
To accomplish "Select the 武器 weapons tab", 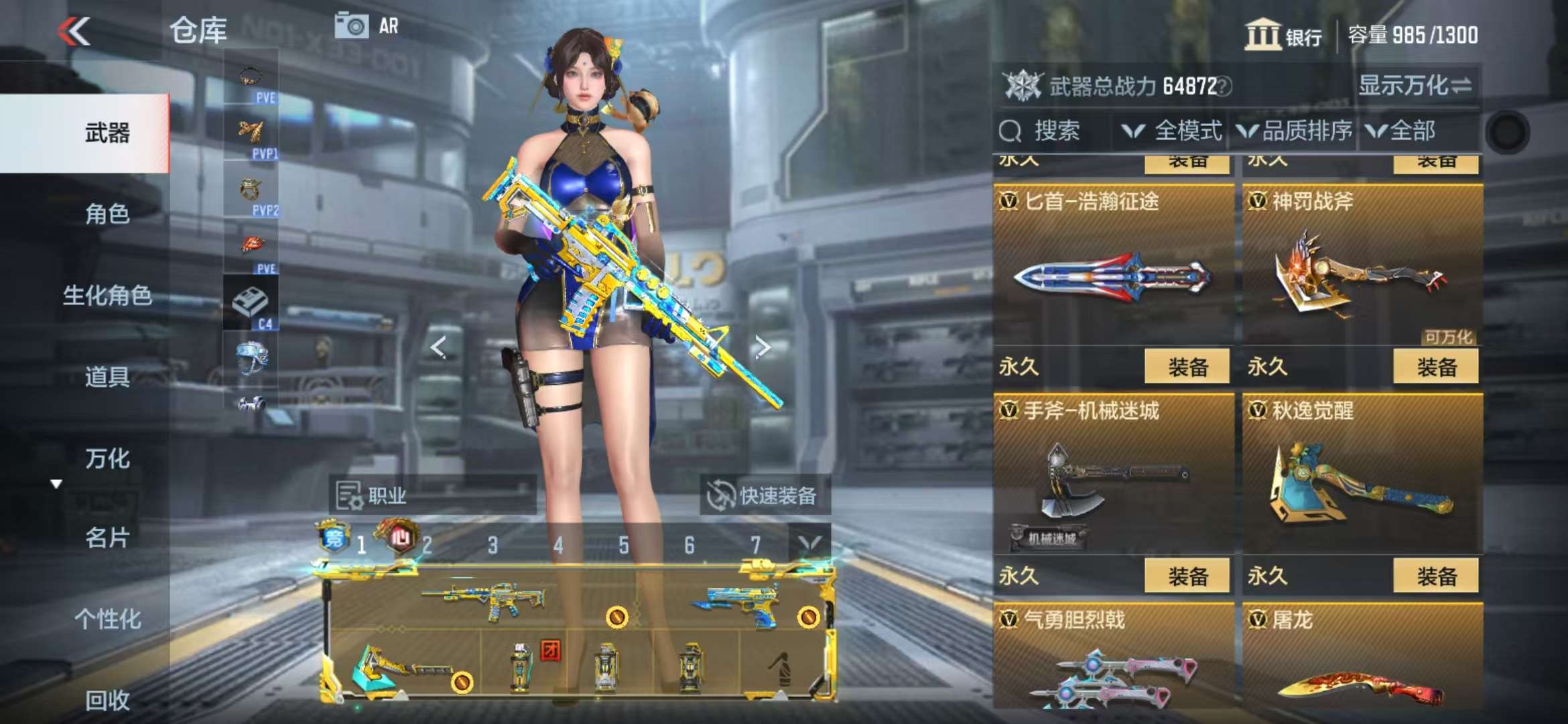I will 107,133.
